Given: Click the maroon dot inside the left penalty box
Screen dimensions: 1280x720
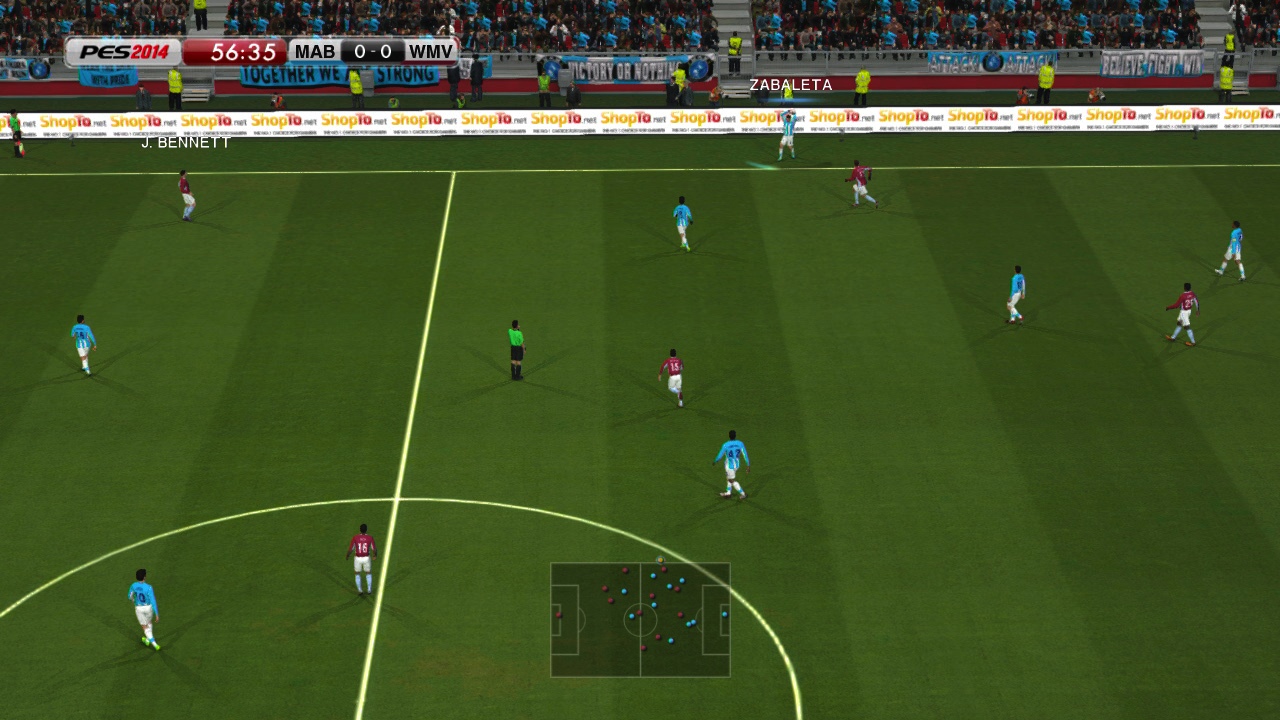Looking at the screenshot, I should click(558, 615).
